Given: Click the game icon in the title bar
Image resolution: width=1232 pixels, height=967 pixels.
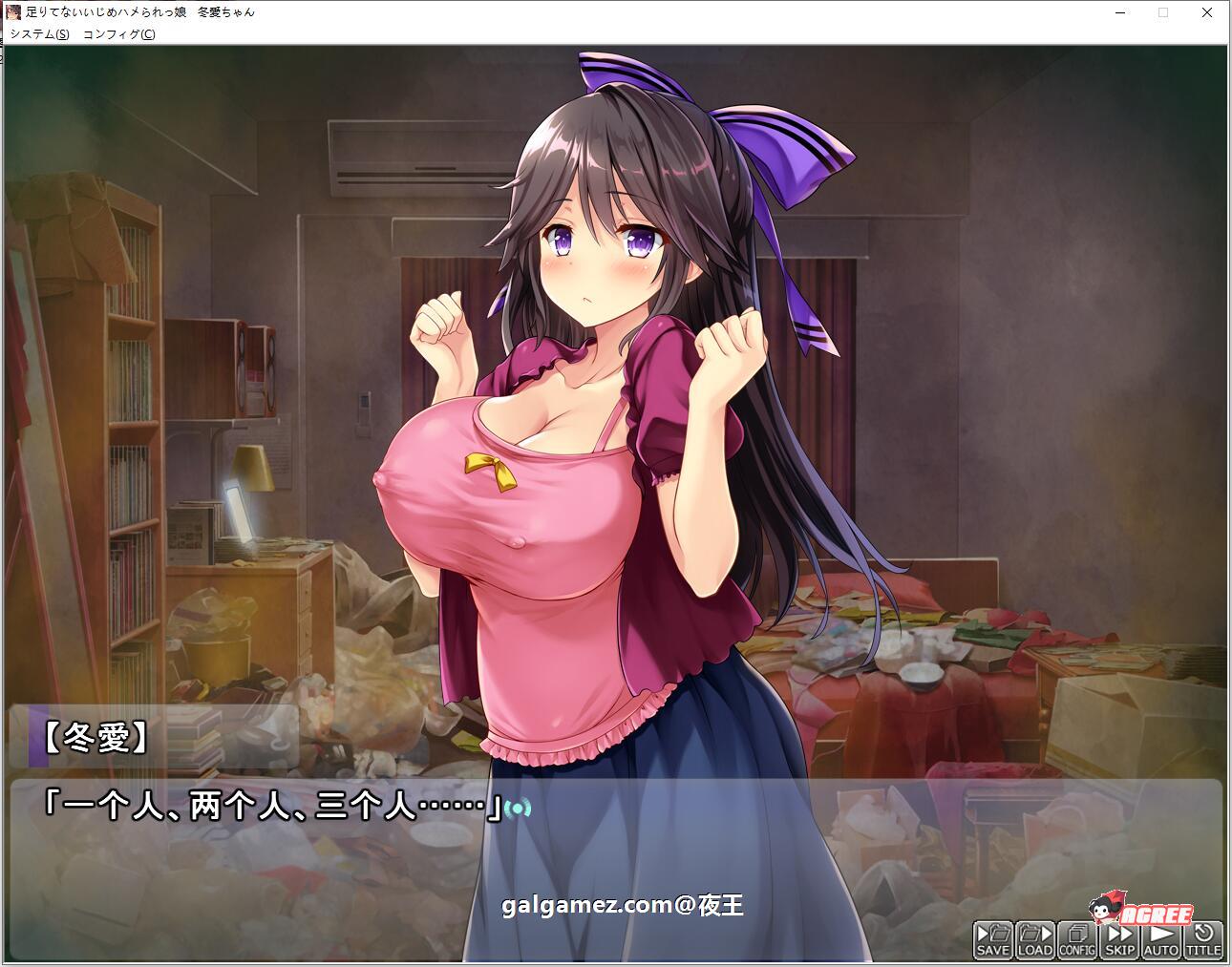Looking at the screenshot, I should [12, 12].
